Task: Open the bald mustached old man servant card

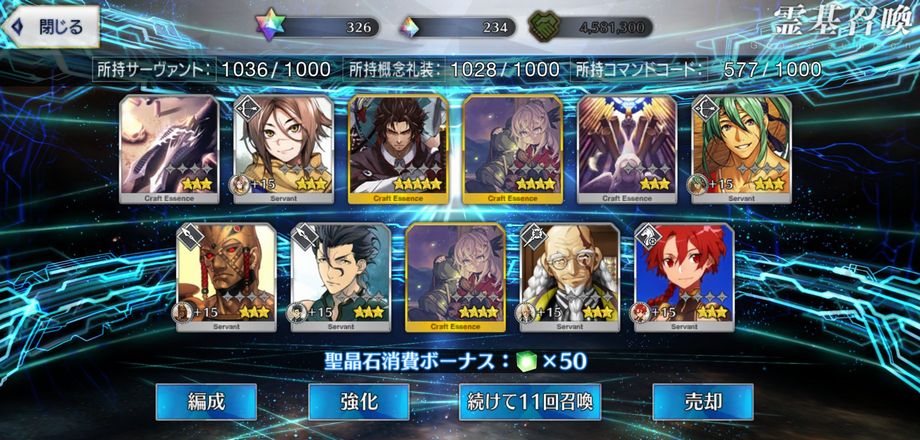Action: click(x=570, y=277)
